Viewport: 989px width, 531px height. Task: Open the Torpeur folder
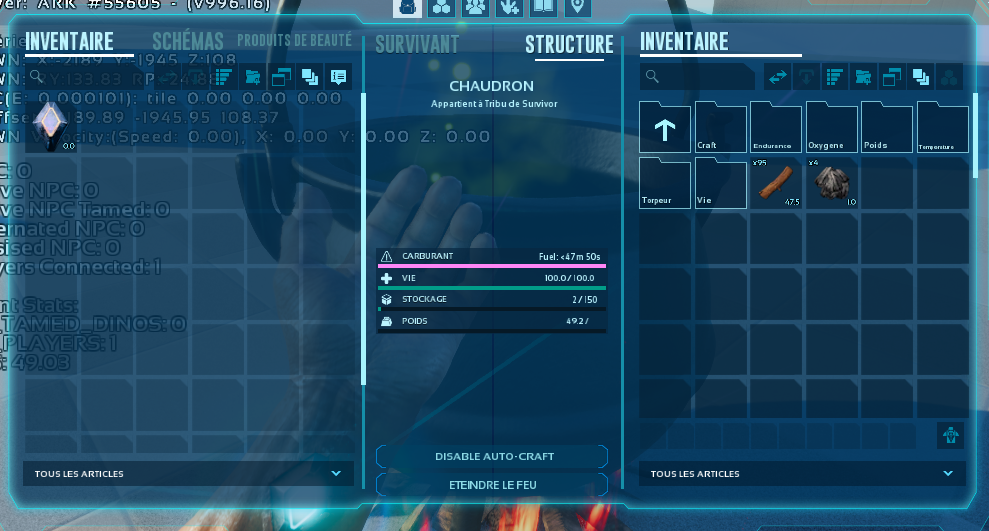(665, 183)
